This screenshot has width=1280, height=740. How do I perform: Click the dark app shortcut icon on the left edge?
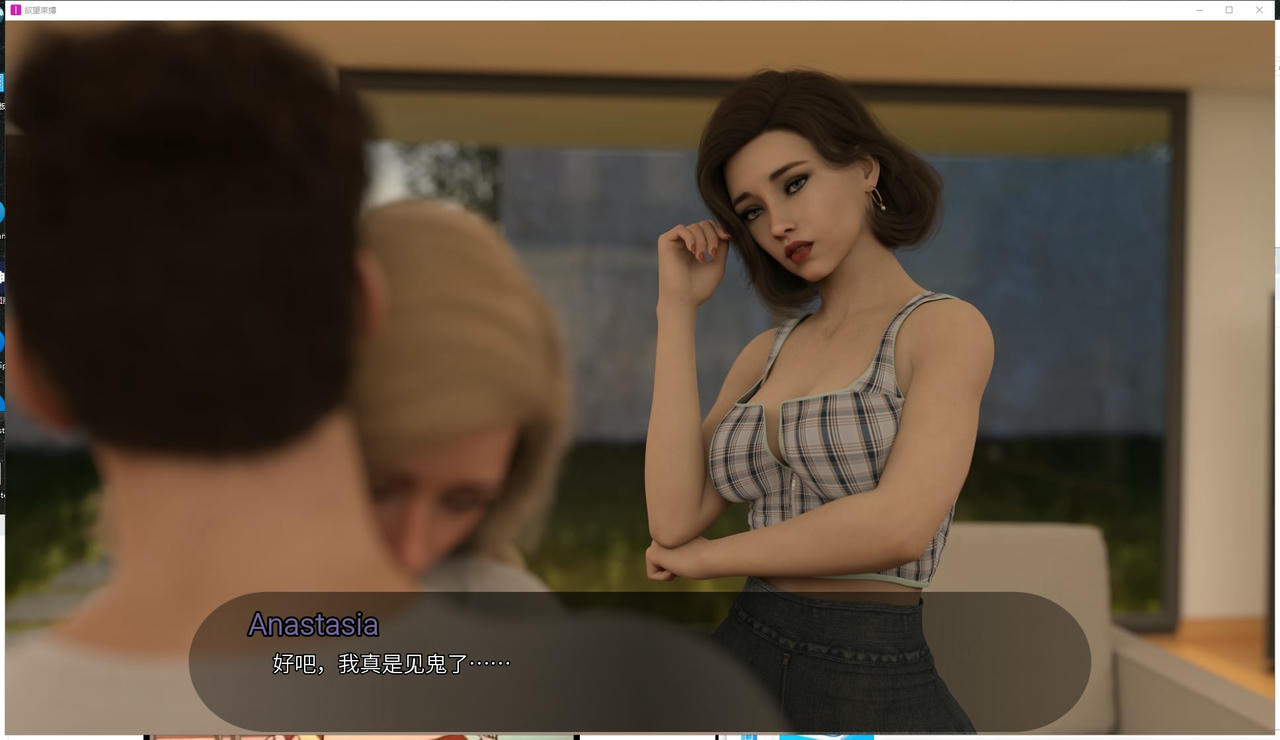(3, 278)
